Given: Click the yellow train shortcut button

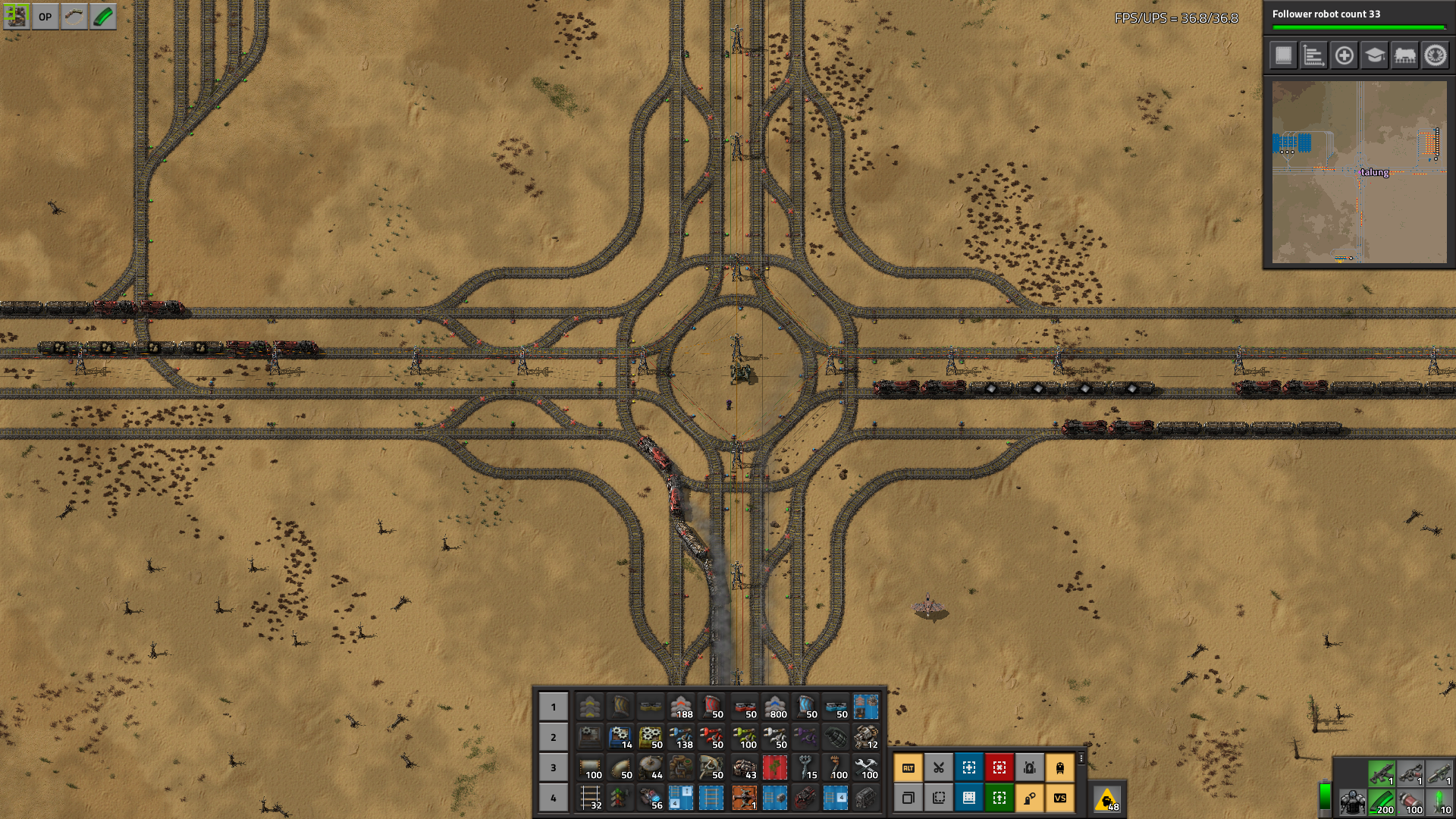Looking at the screenshot, I should pos(1059,767).
